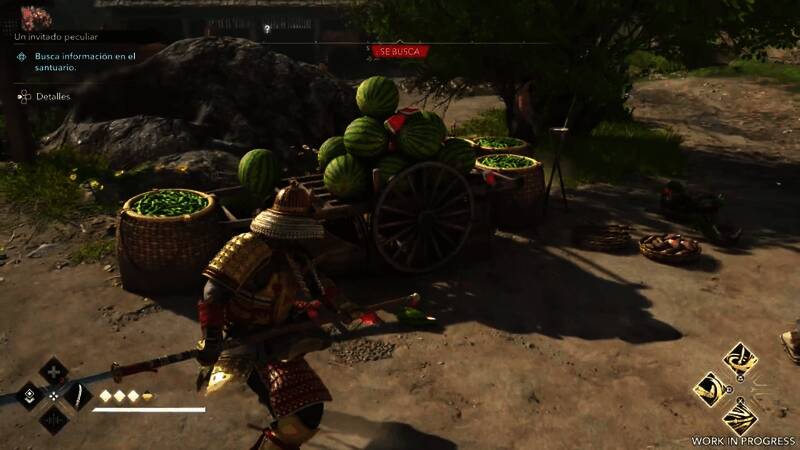Select the 'Busca información en el santuario' objective
The height and width of the screenshot is (450, 800).
84,62
